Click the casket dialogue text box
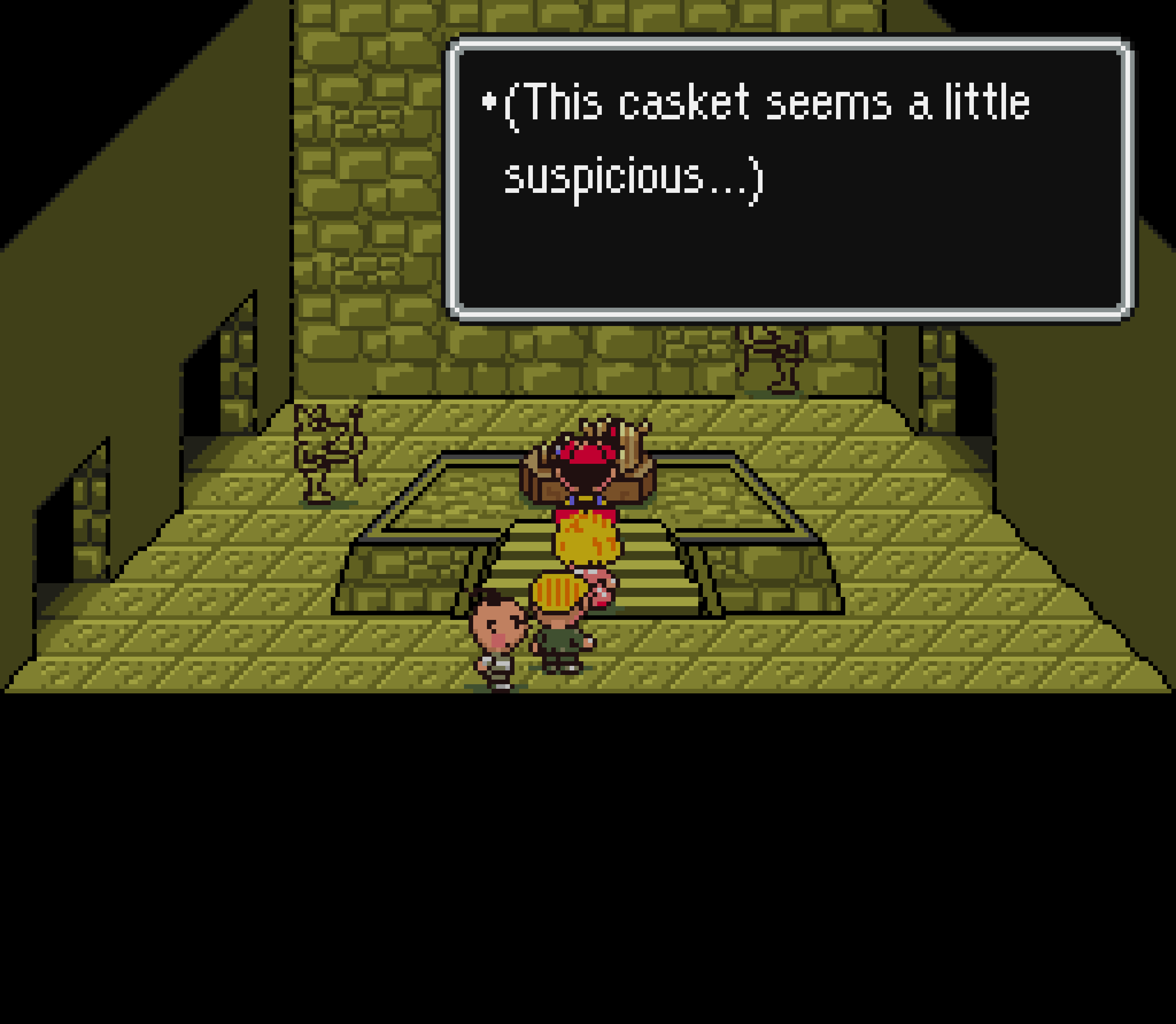The width and height of the screenshot is (1176, 1024). click(790, 179)
